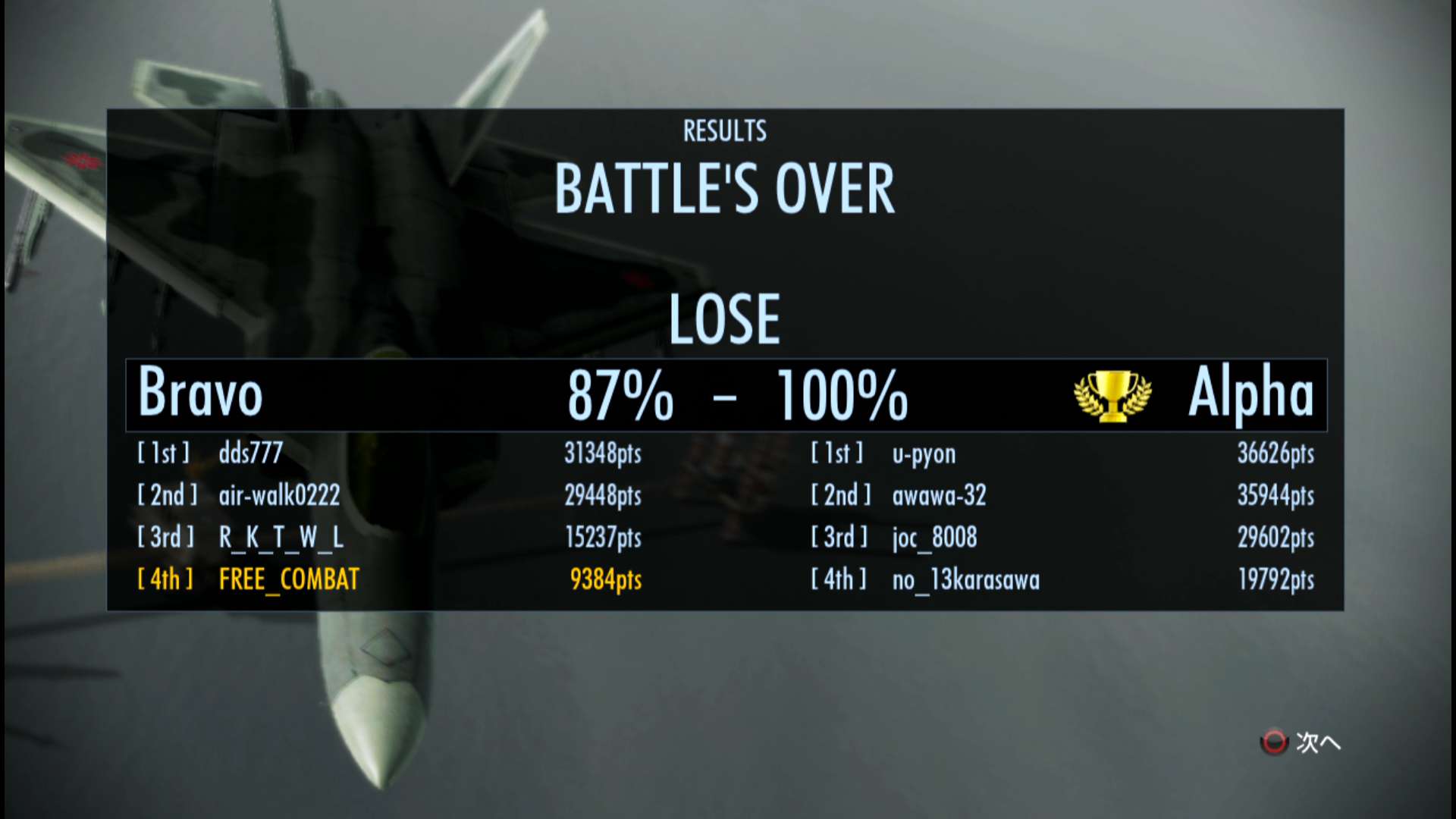Select the no_13karasawa result row
Image resolution: width=1456 pixels, height=819 pixels.
pyautogui.click(x=965, y=580)
